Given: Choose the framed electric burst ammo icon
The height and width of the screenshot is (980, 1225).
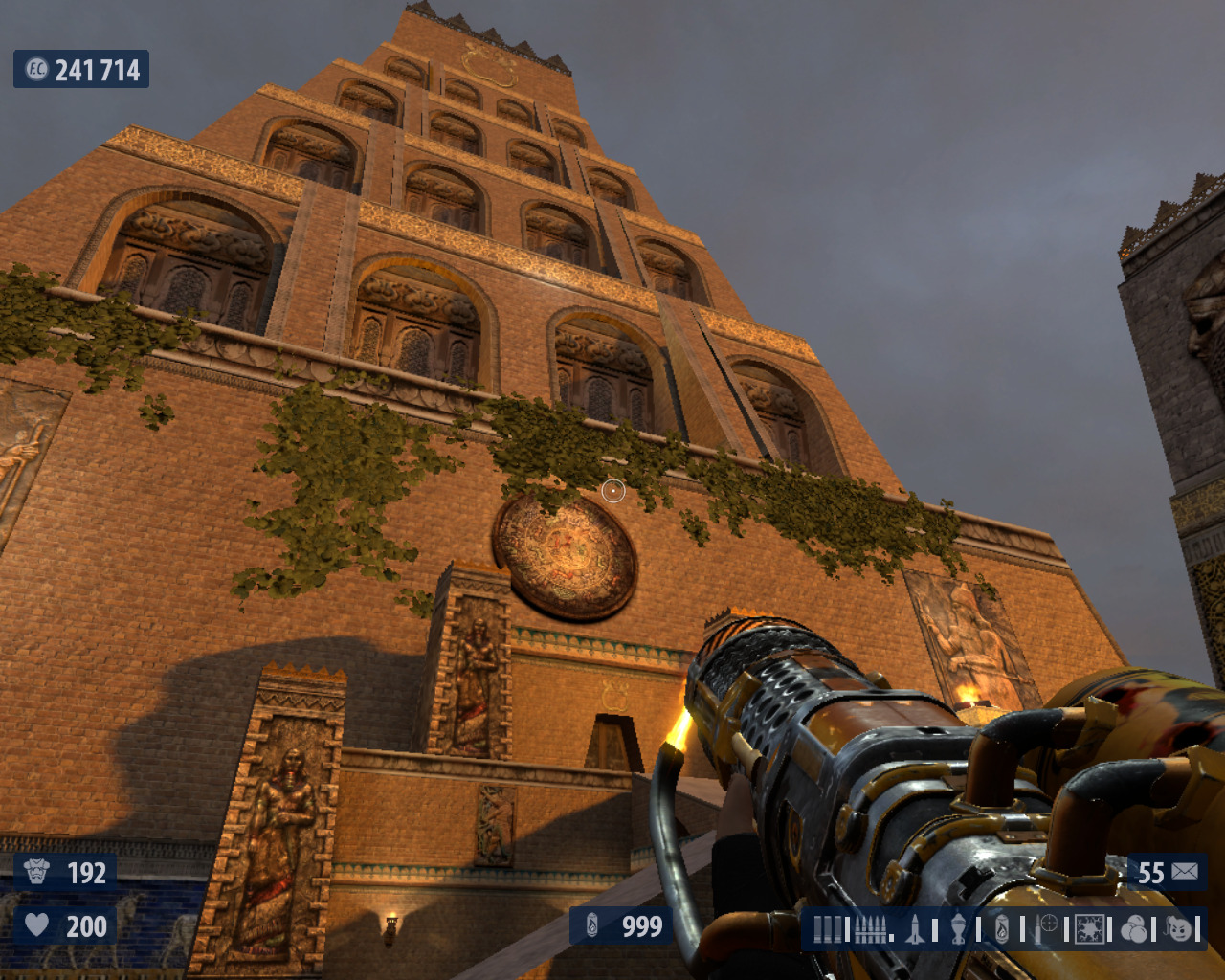Looking at the screenshot, I should tap(1089, 928).
